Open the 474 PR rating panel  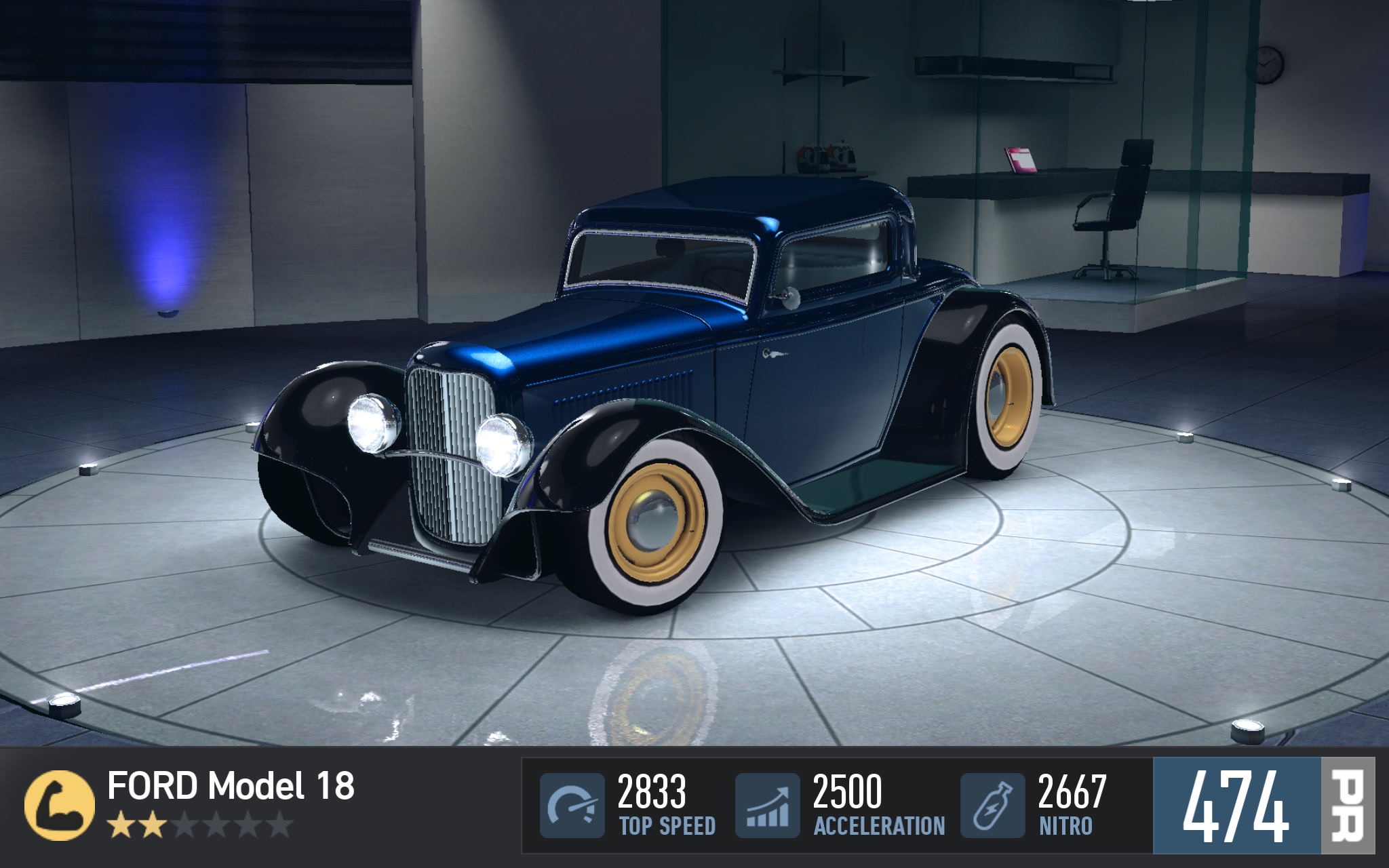point(1263,805)
